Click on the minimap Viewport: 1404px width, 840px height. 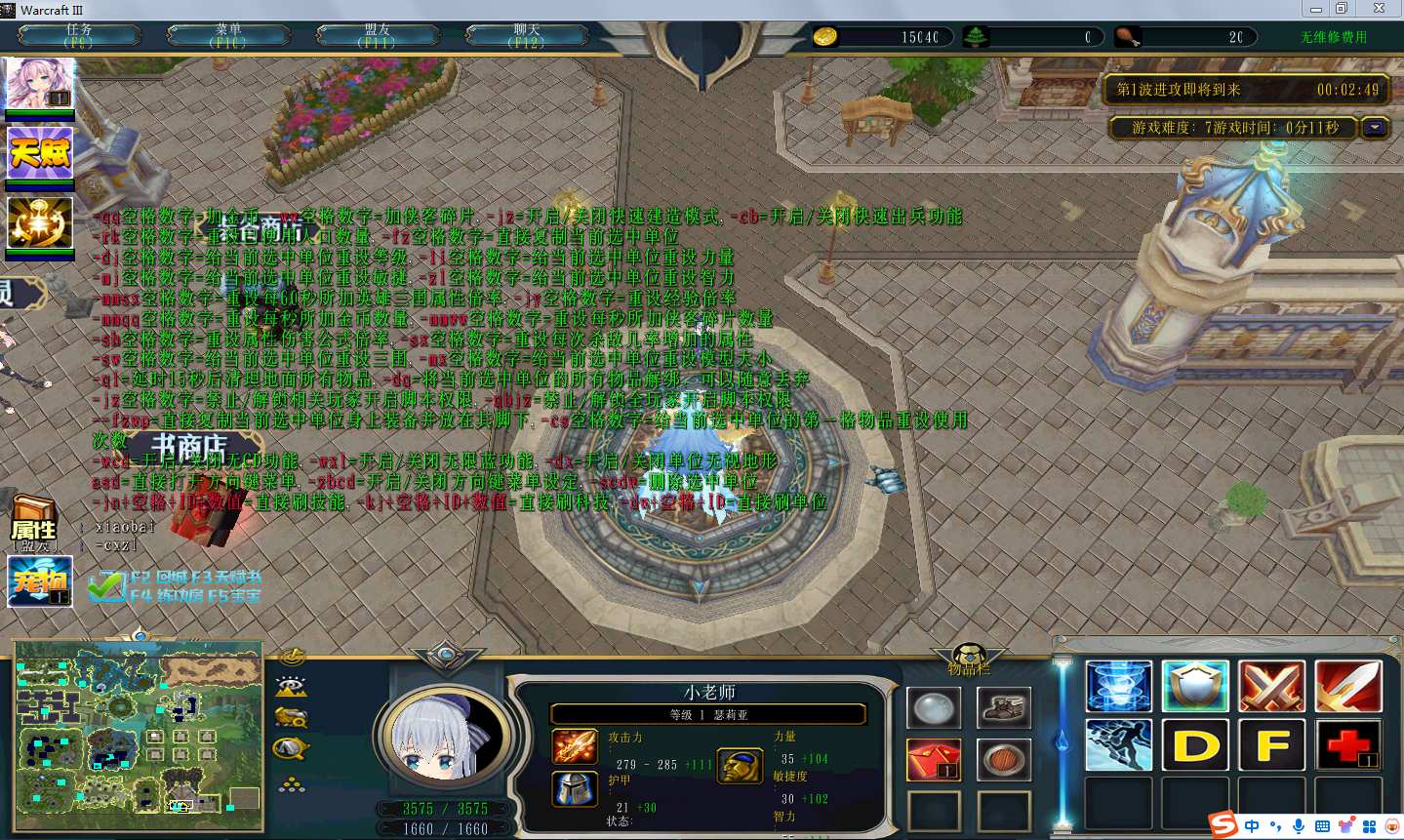[x=138, y=735]
